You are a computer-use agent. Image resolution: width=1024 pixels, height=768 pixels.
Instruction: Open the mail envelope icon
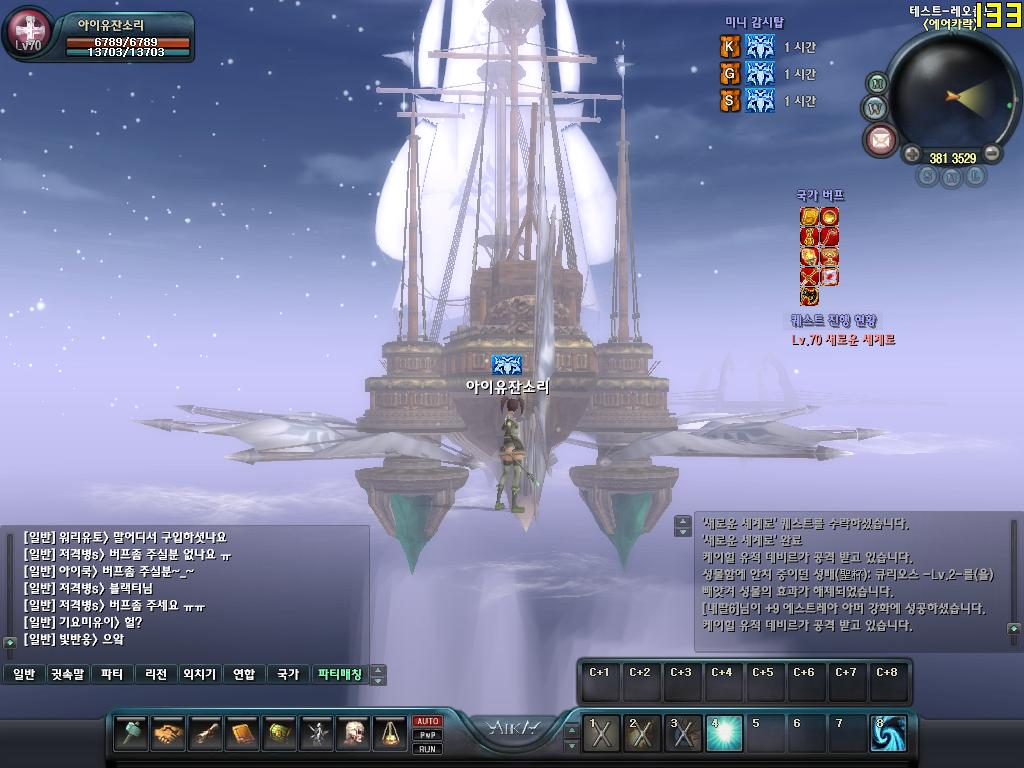tap(881, 140)
